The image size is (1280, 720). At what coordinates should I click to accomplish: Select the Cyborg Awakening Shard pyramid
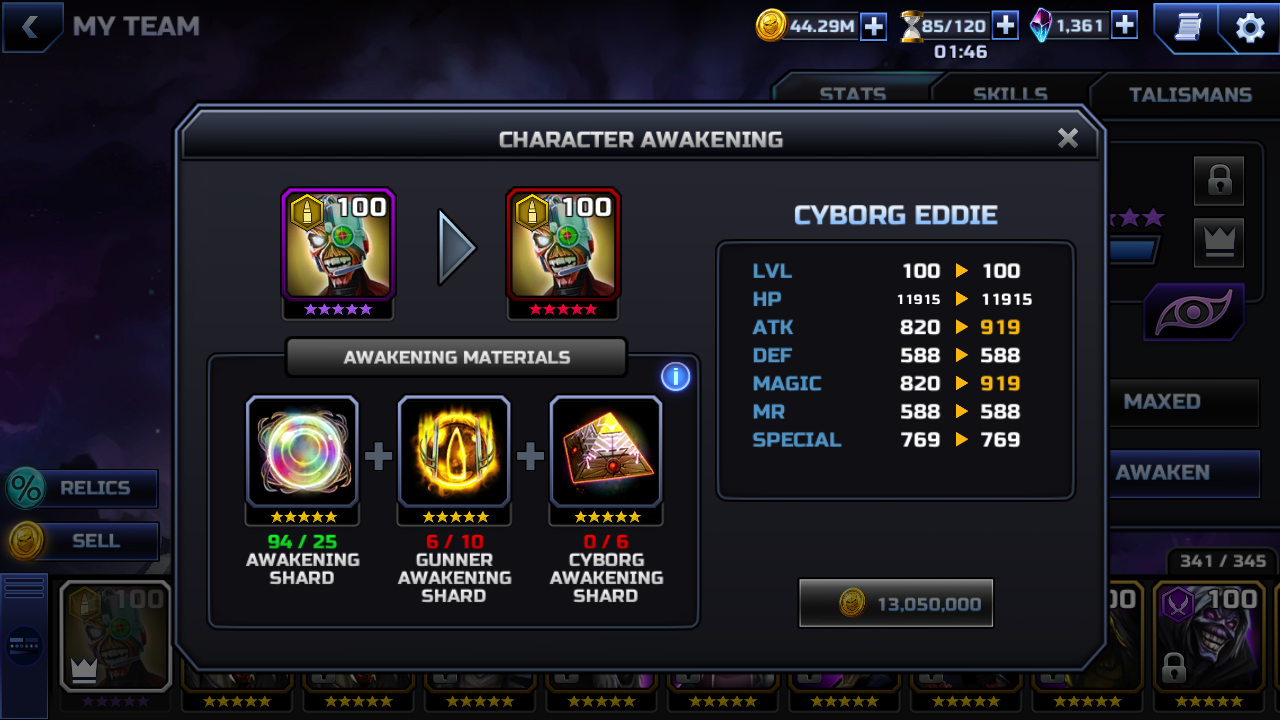click(606, 451)
